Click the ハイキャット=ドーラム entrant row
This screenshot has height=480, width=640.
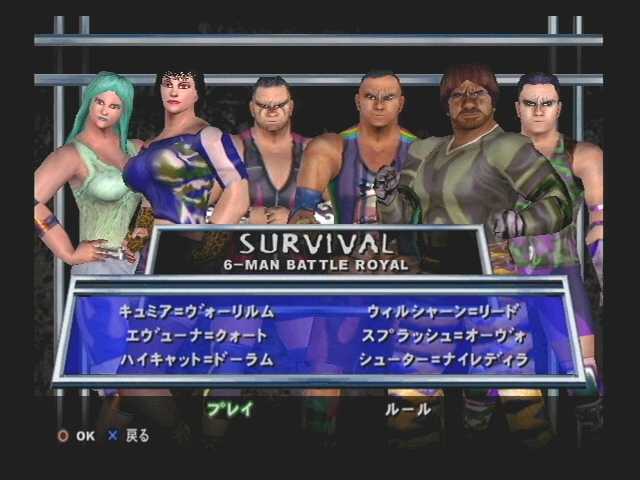click(x=195, y=360)
